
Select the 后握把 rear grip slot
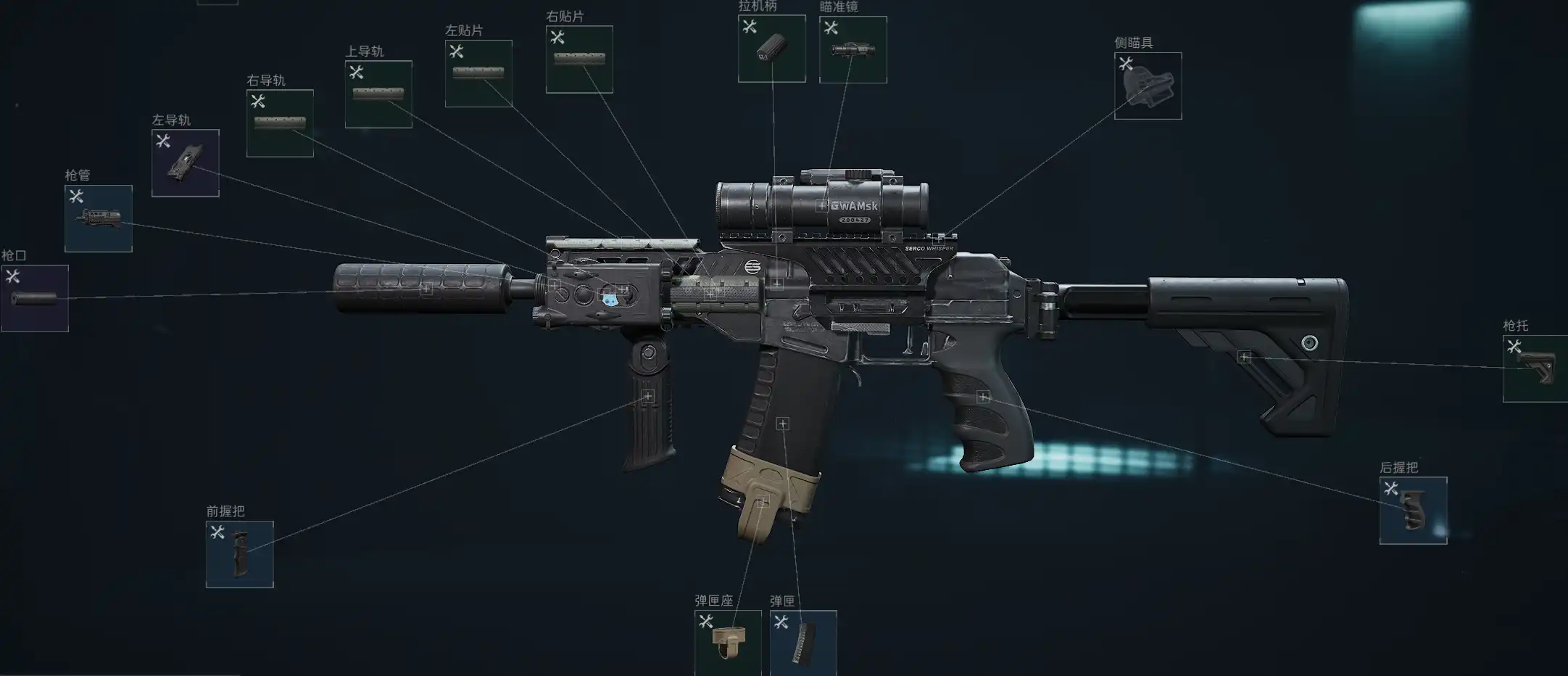(x=1413, y=511)
